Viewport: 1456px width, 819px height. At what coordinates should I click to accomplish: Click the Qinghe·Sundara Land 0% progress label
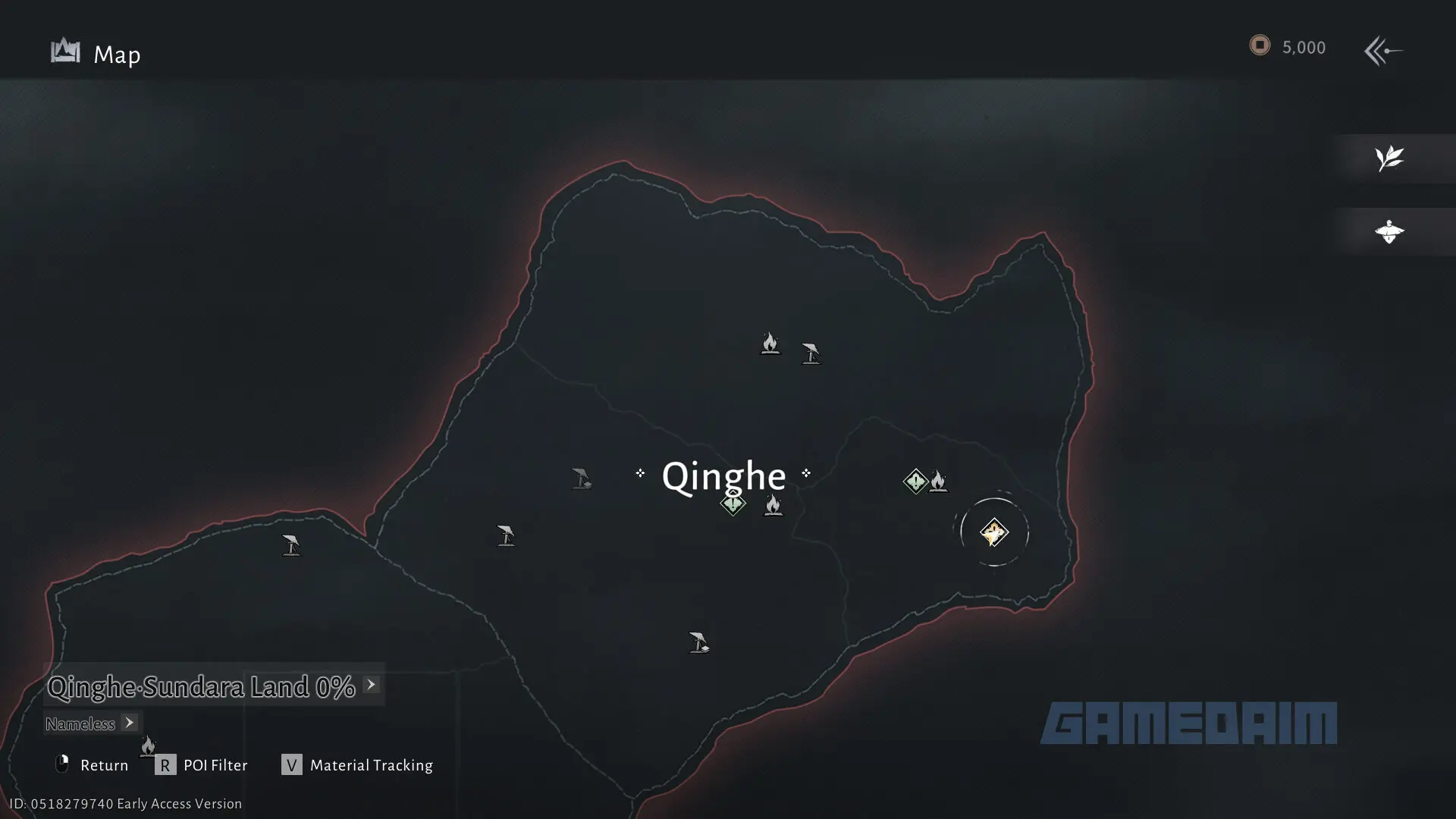(201, 686)
